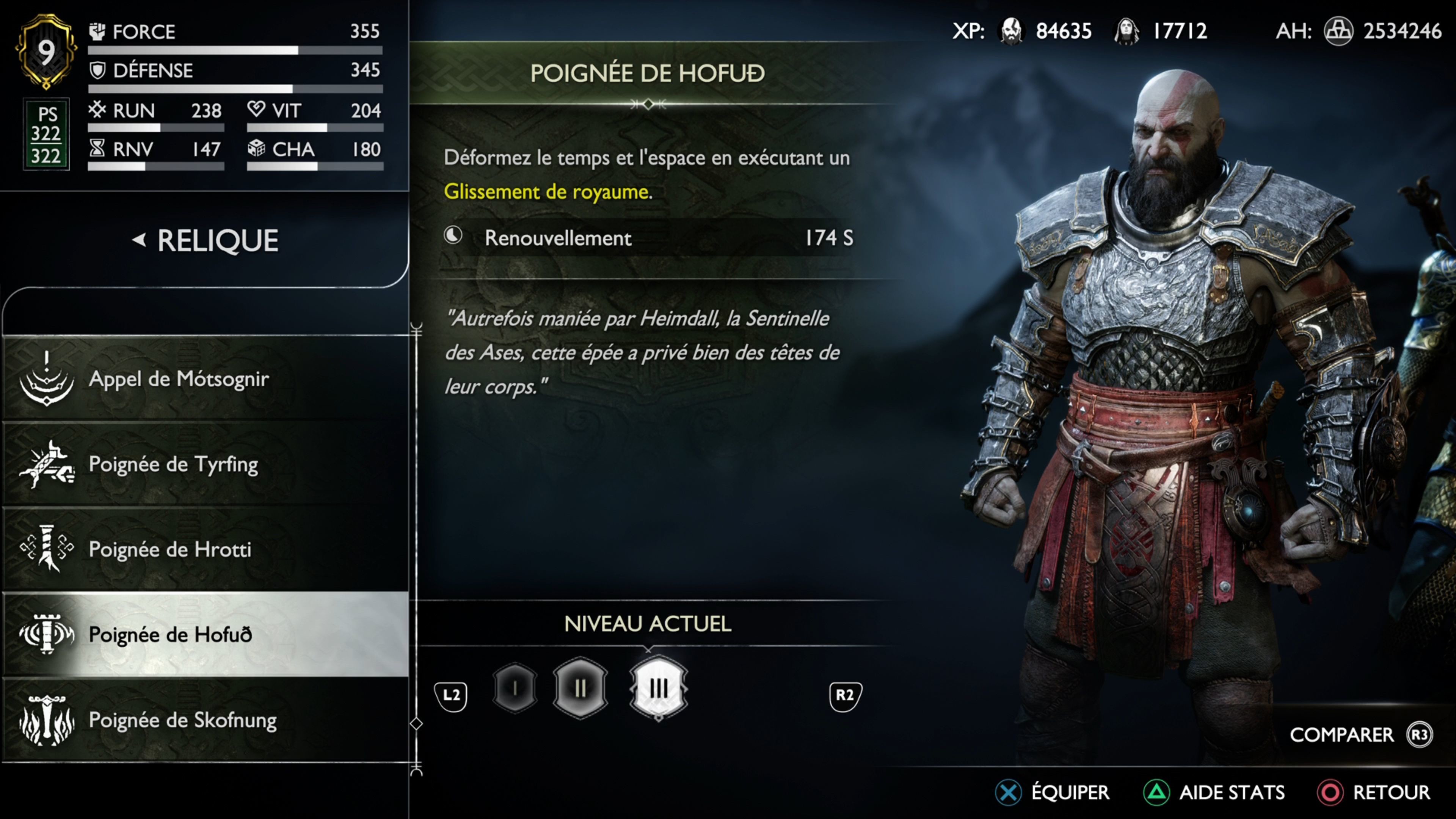1456x819 pixels.
Task: Select level II for the relic
Action: point(581,689)
